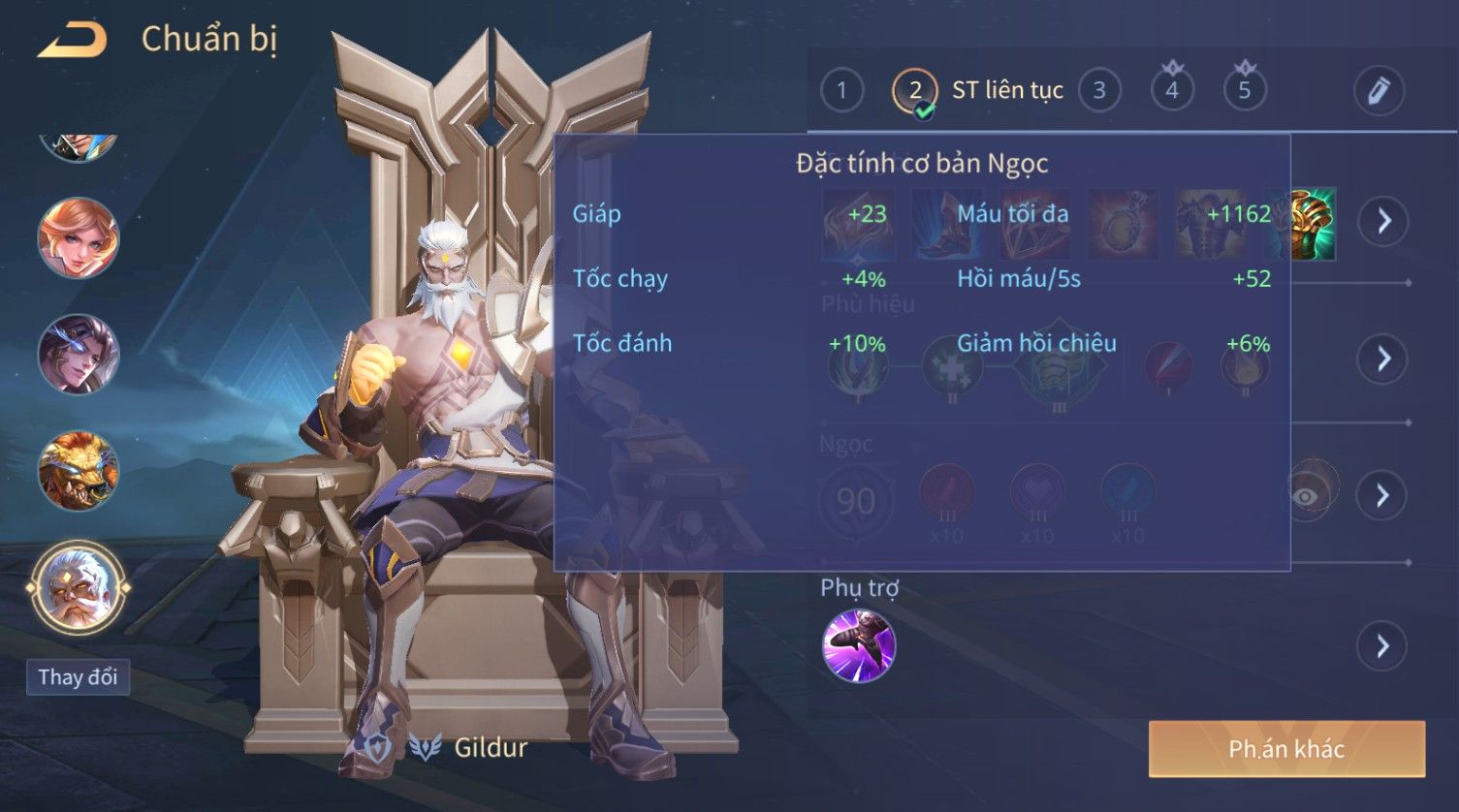Pick the orange-haired heroine portrait
The height and width of the screenshot is (812, 1459).
(79, 237)
